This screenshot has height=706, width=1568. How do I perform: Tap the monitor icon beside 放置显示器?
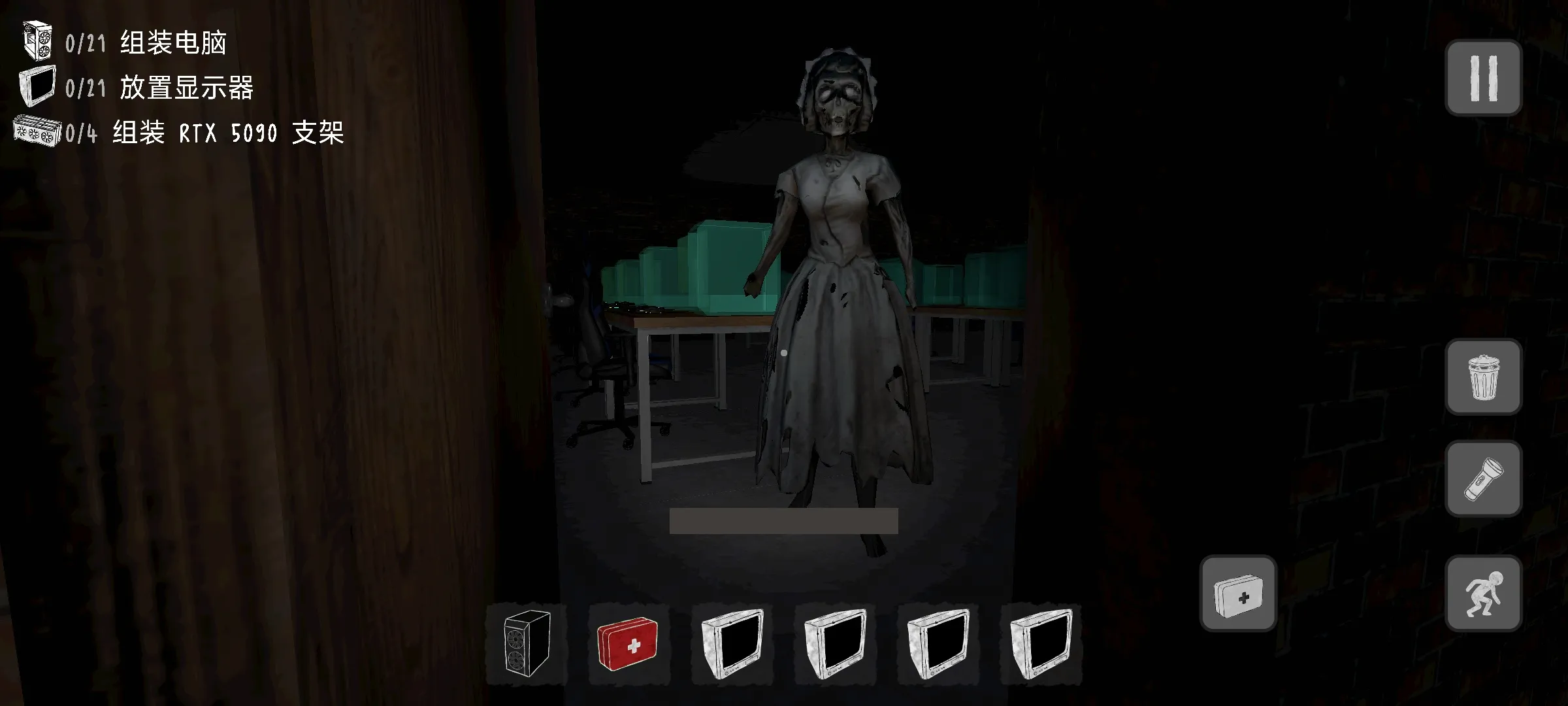[38, 87]
